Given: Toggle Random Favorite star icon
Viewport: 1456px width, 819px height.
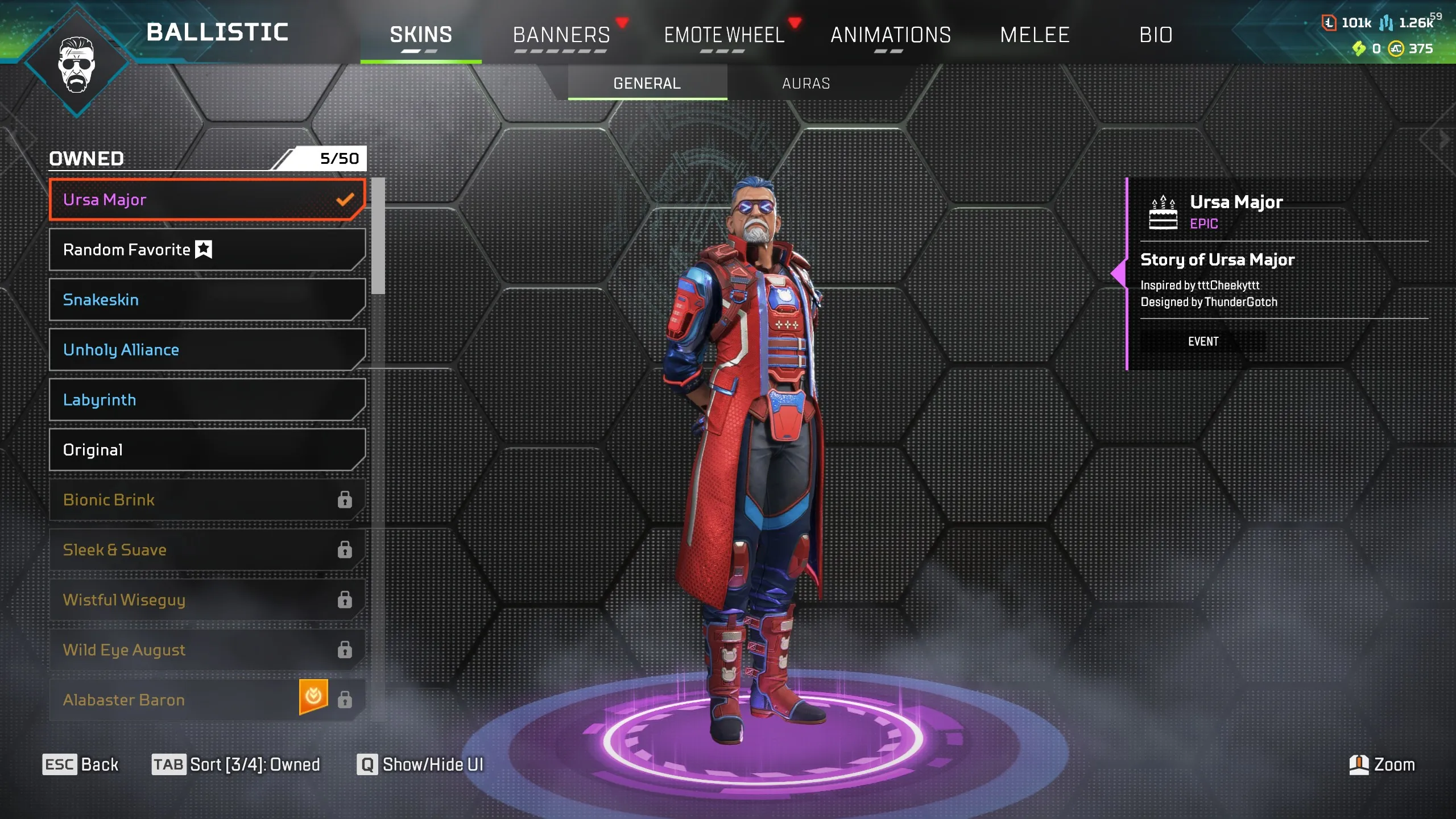Looking at the screenshot, I should point(204,249).
